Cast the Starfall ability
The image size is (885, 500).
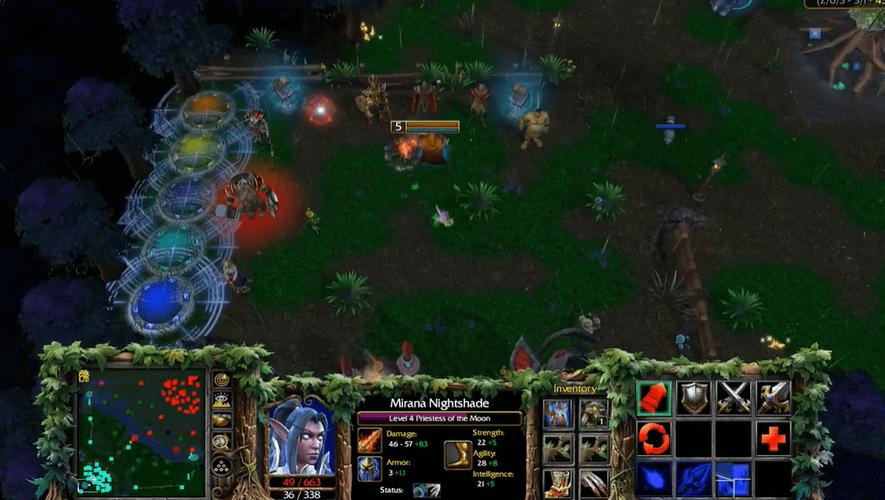pos(653,478)
